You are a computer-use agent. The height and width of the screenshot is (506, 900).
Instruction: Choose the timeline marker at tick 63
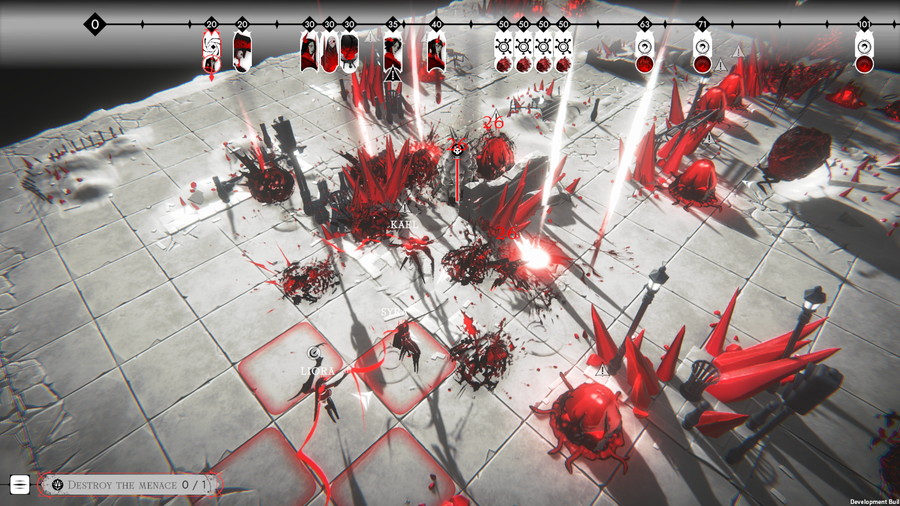[645, 54]
